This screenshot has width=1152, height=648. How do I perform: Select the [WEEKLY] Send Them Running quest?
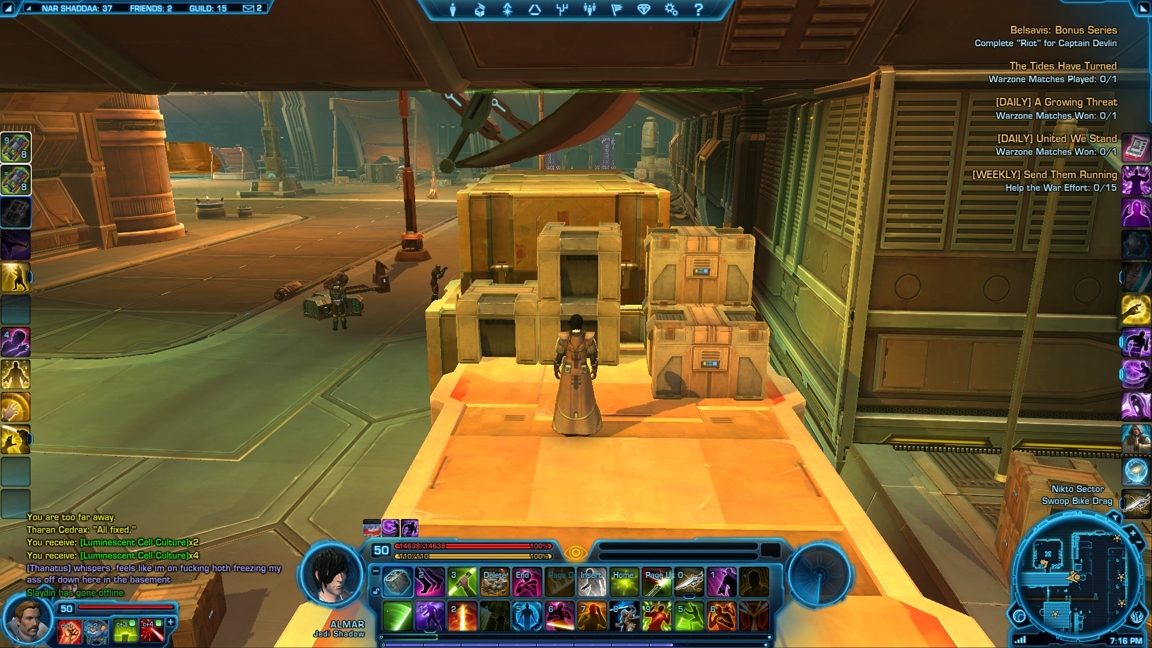click(1044, 175)
